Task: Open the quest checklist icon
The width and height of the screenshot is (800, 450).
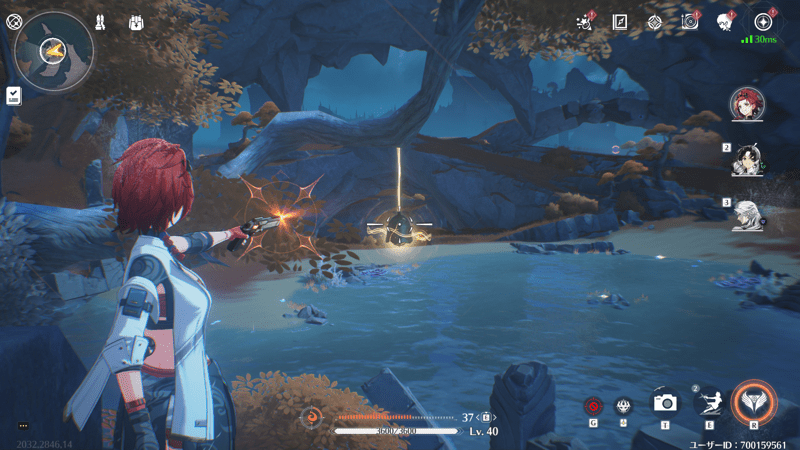Action: coord(14,95)
